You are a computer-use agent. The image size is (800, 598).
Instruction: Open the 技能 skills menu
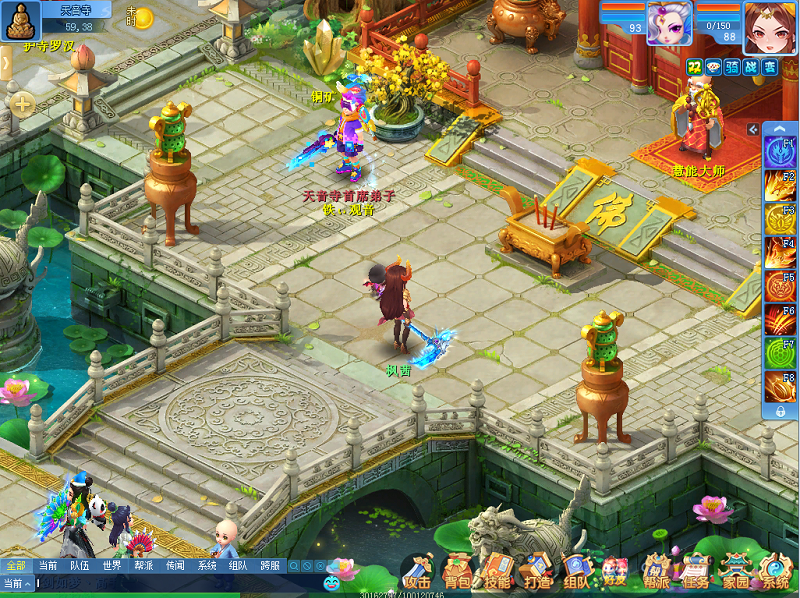497,572
